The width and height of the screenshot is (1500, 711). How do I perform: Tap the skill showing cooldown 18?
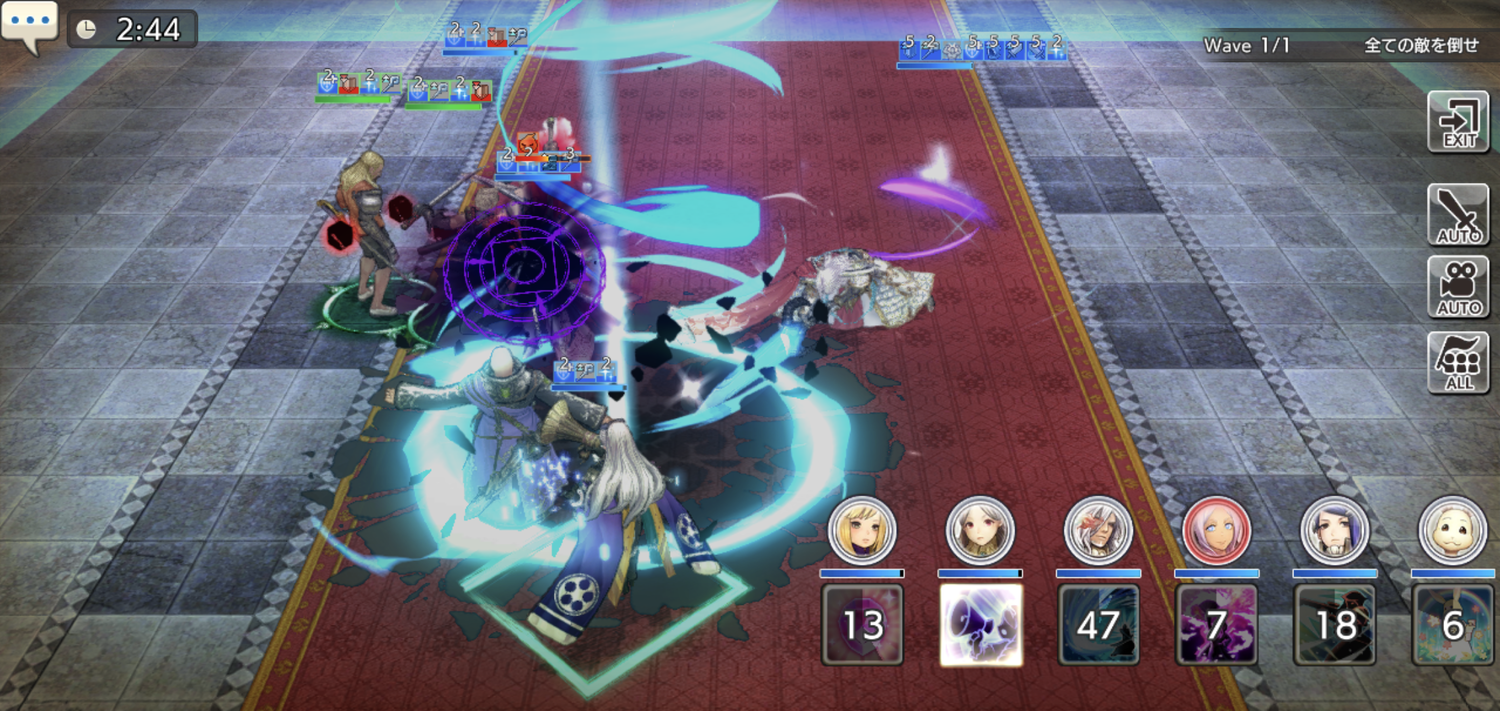pos(1335,625)
